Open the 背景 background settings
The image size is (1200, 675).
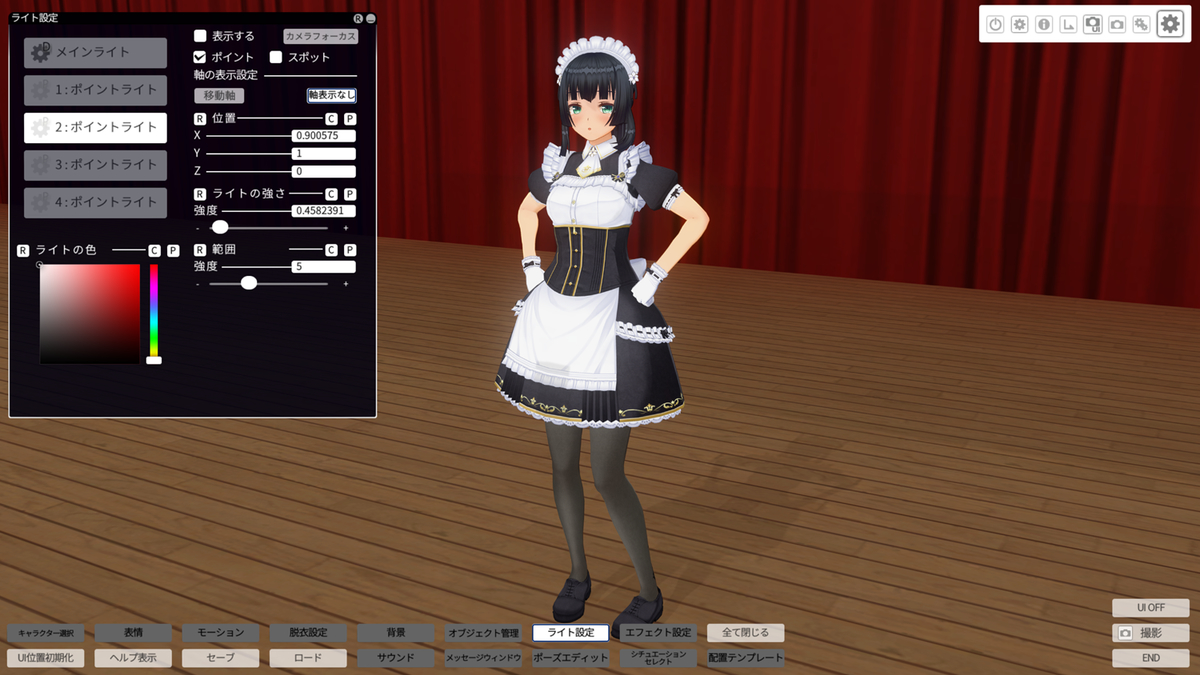(x=396, y=633)
